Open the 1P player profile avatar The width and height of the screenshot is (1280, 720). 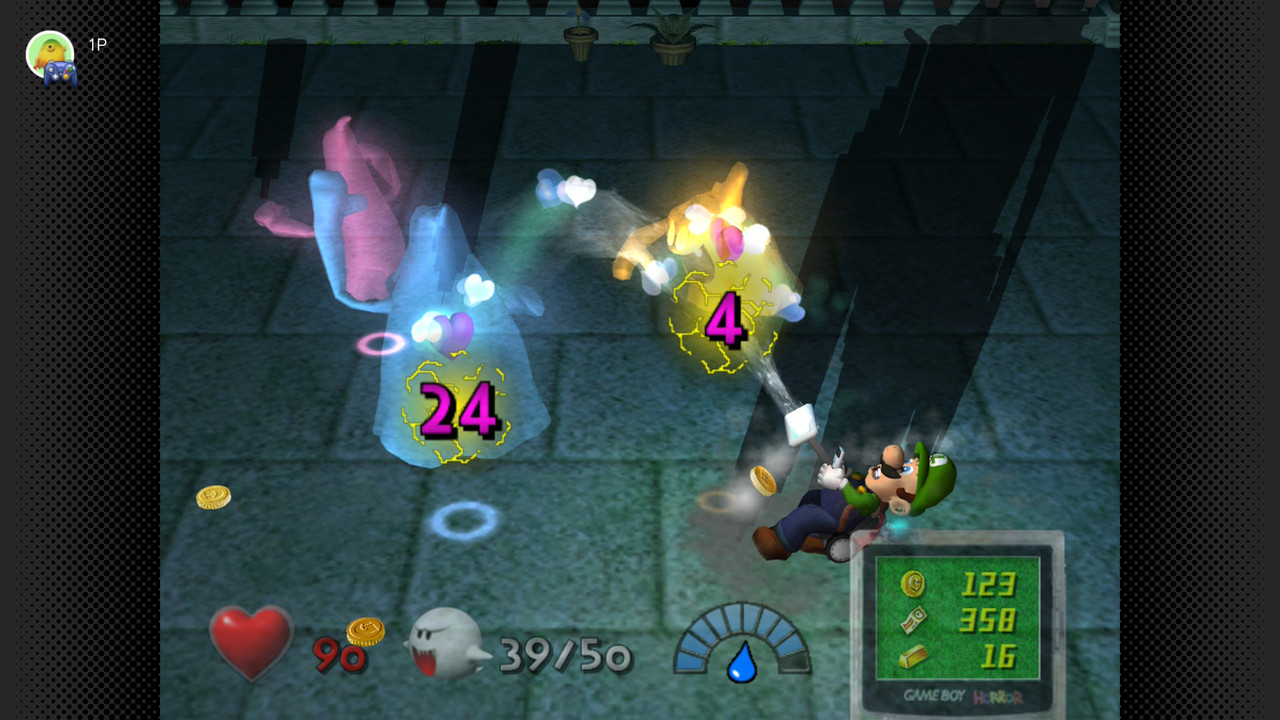point(50,54)
